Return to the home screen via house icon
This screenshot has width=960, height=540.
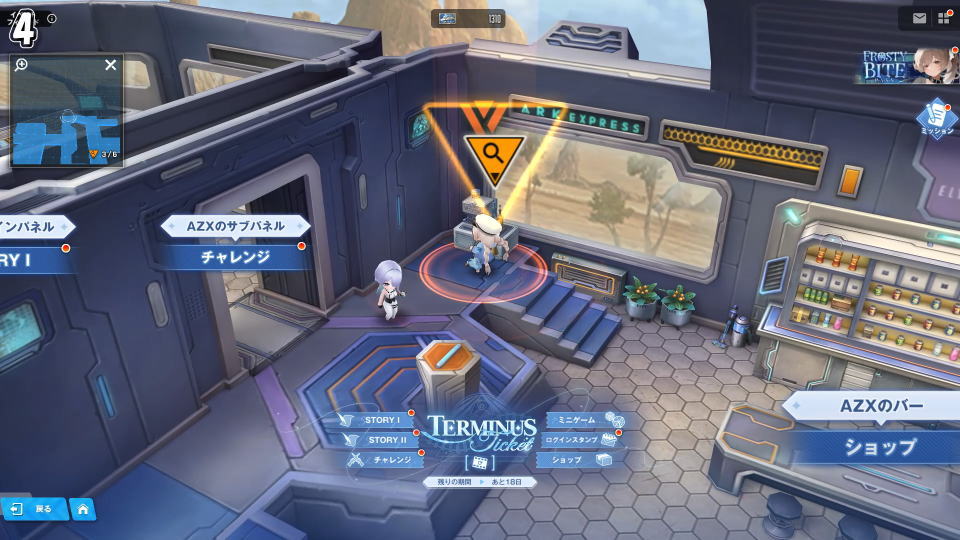tap(83, 509)
